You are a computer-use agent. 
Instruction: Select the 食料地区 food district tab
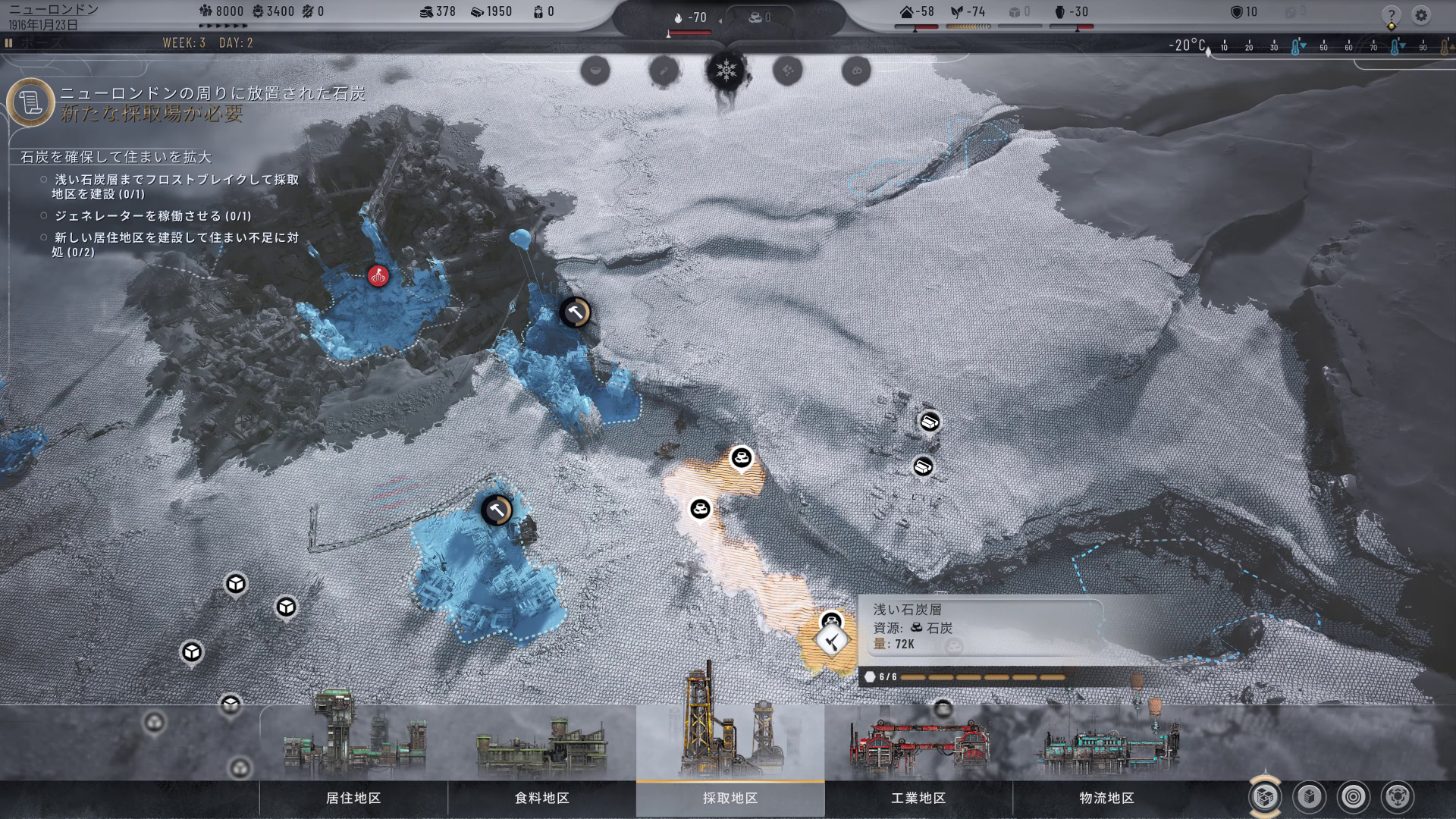click(x=541, y=798)
